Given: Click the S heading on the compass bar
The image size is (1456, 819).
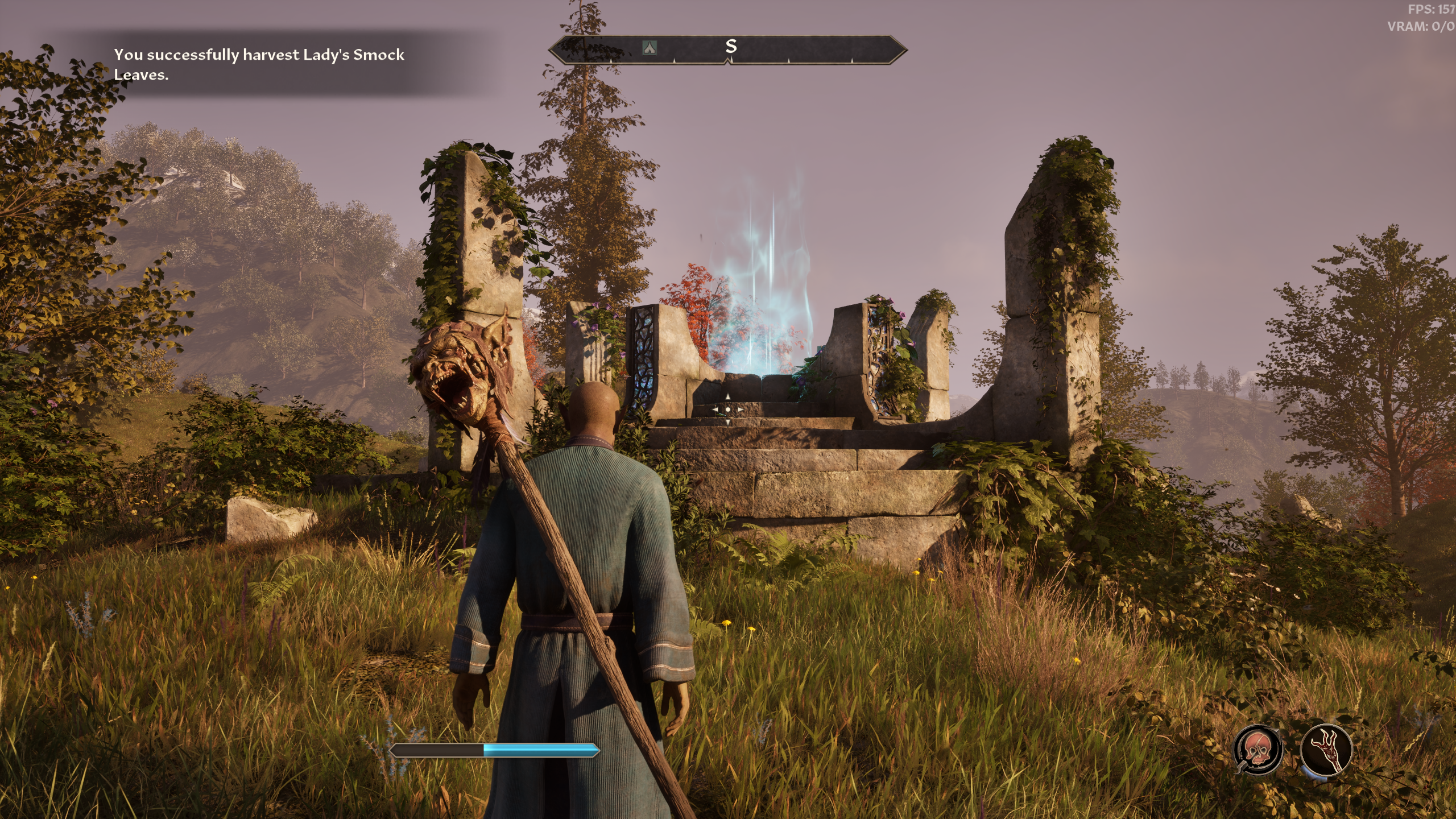Looking at the screenshot, I should click(x=731, y=47).
